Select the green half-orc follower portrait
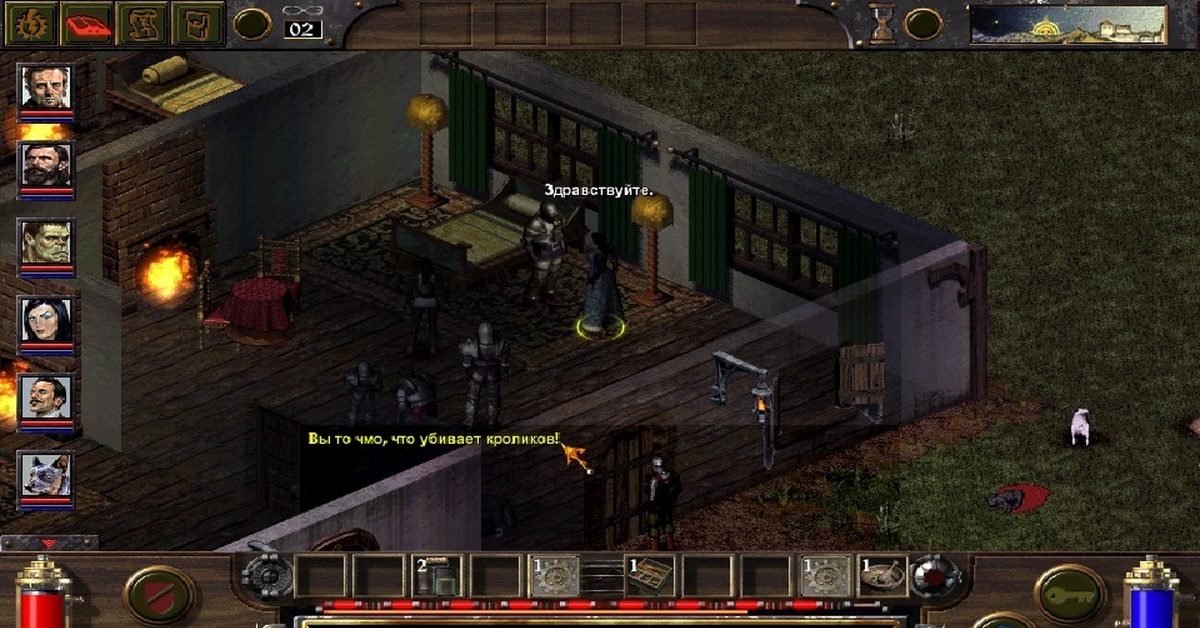Image resolution: width=1200 pixels, height=628 pixels. [x=47, y=242]
